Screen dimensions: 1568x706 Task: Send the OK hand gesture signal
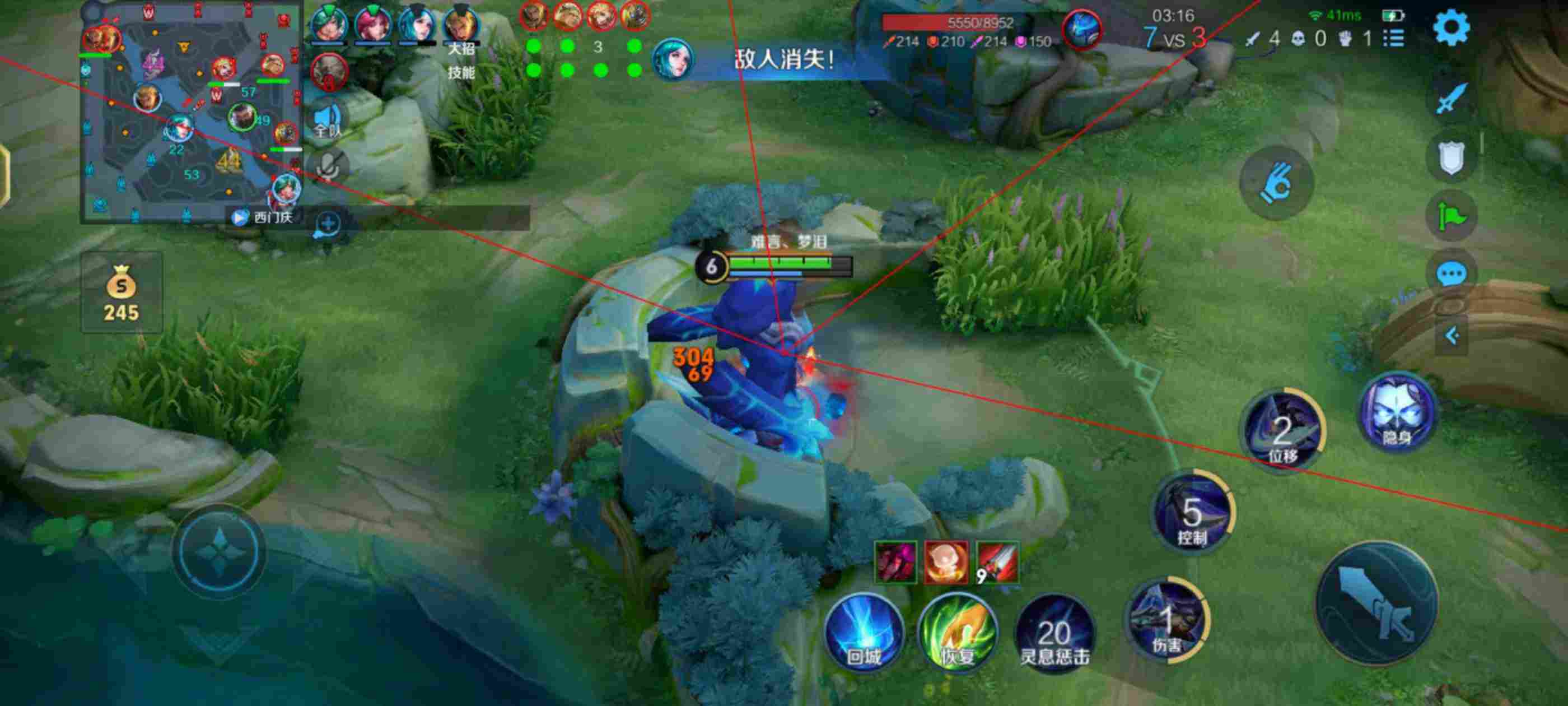tap(1276, 183)
